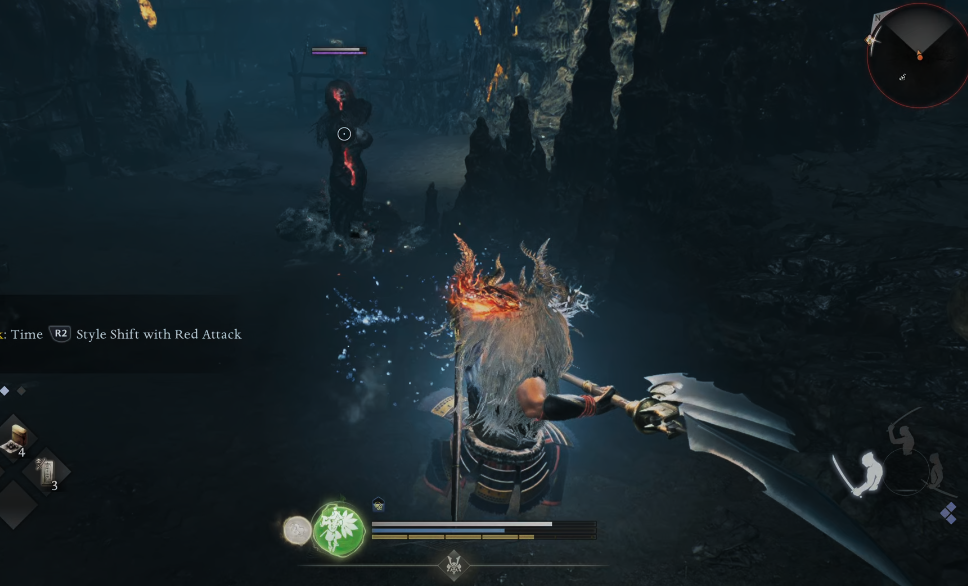This screenshot has height=586, width=968.
Task: Activate the green guardian spirit icon
Action: [x=339, y=529]
